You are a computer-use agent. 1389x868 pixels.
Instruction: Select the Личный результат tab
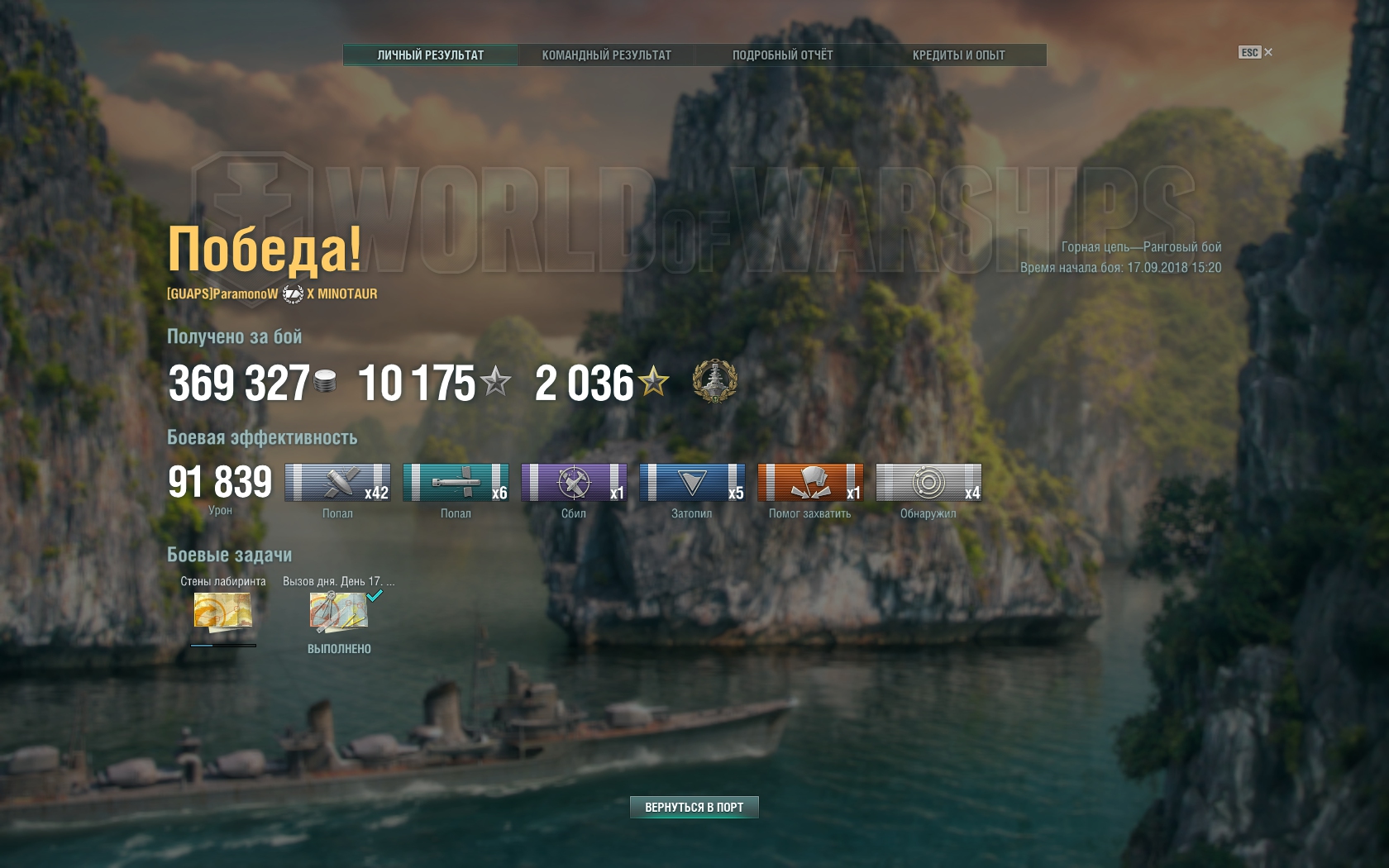(x=430, y=55)
